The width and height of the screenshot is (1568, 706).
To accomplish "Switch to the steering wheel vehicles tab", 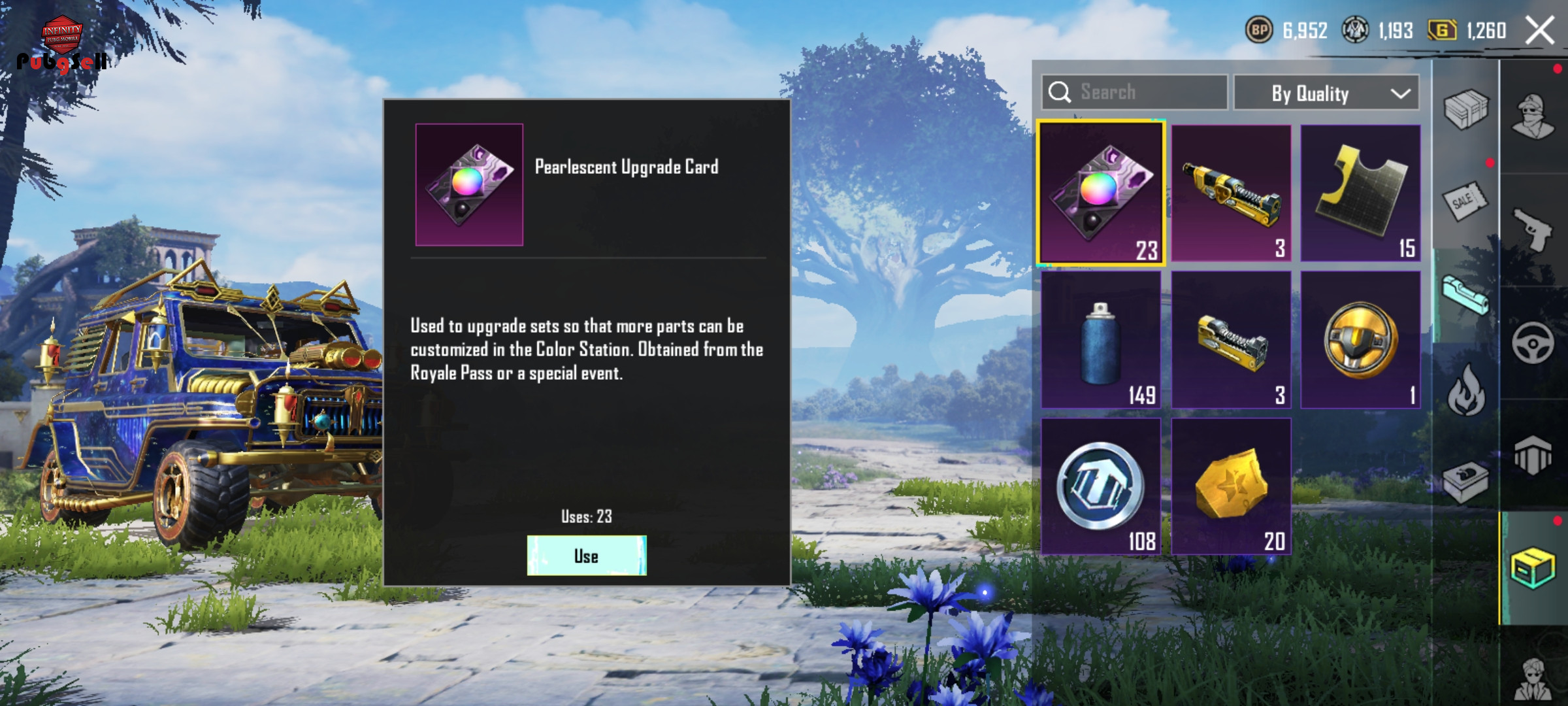I will click(x=1533, y=343).
